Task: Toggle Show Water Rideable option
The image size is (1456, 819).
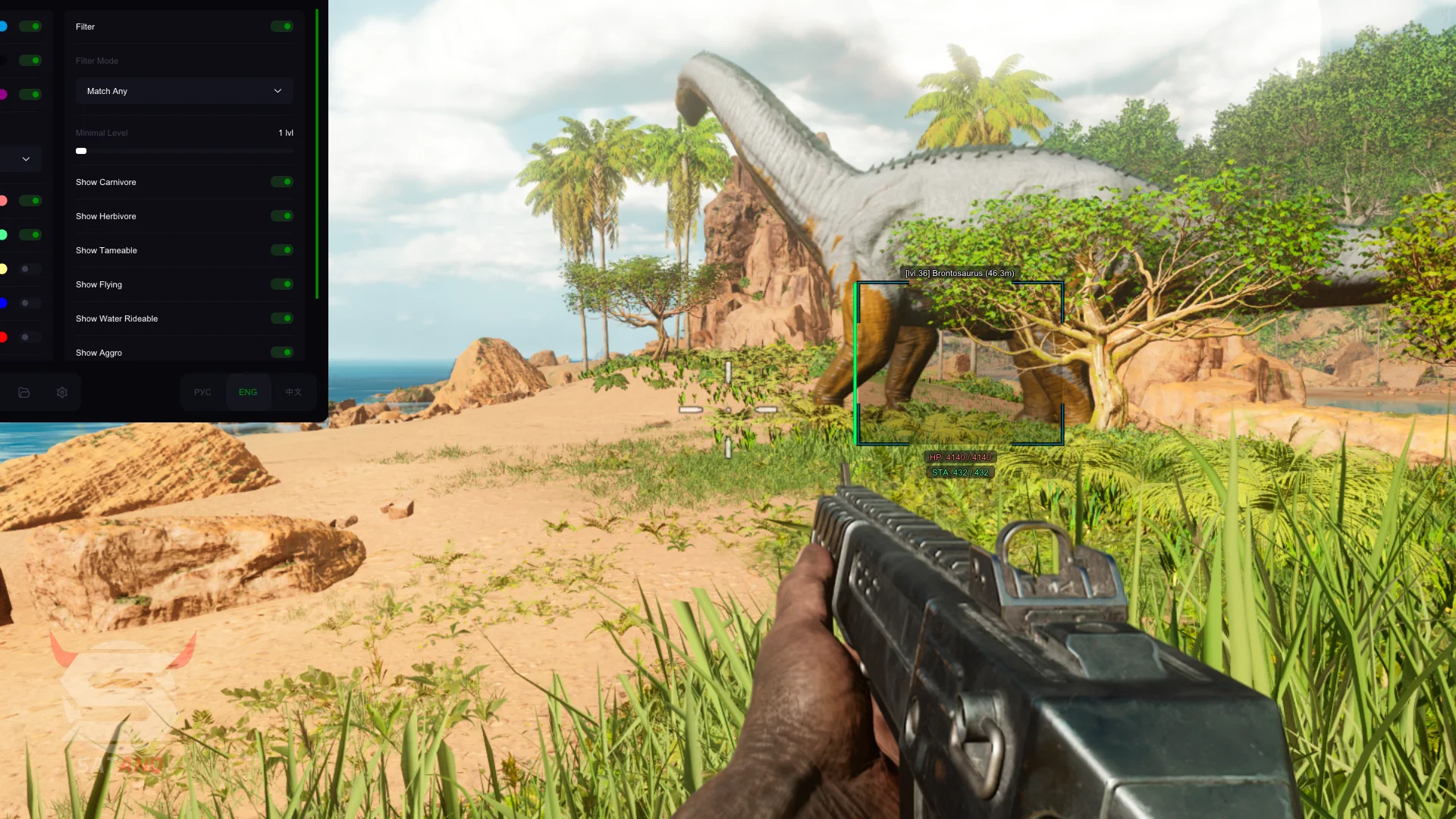Action: click(x=282, y=318)
